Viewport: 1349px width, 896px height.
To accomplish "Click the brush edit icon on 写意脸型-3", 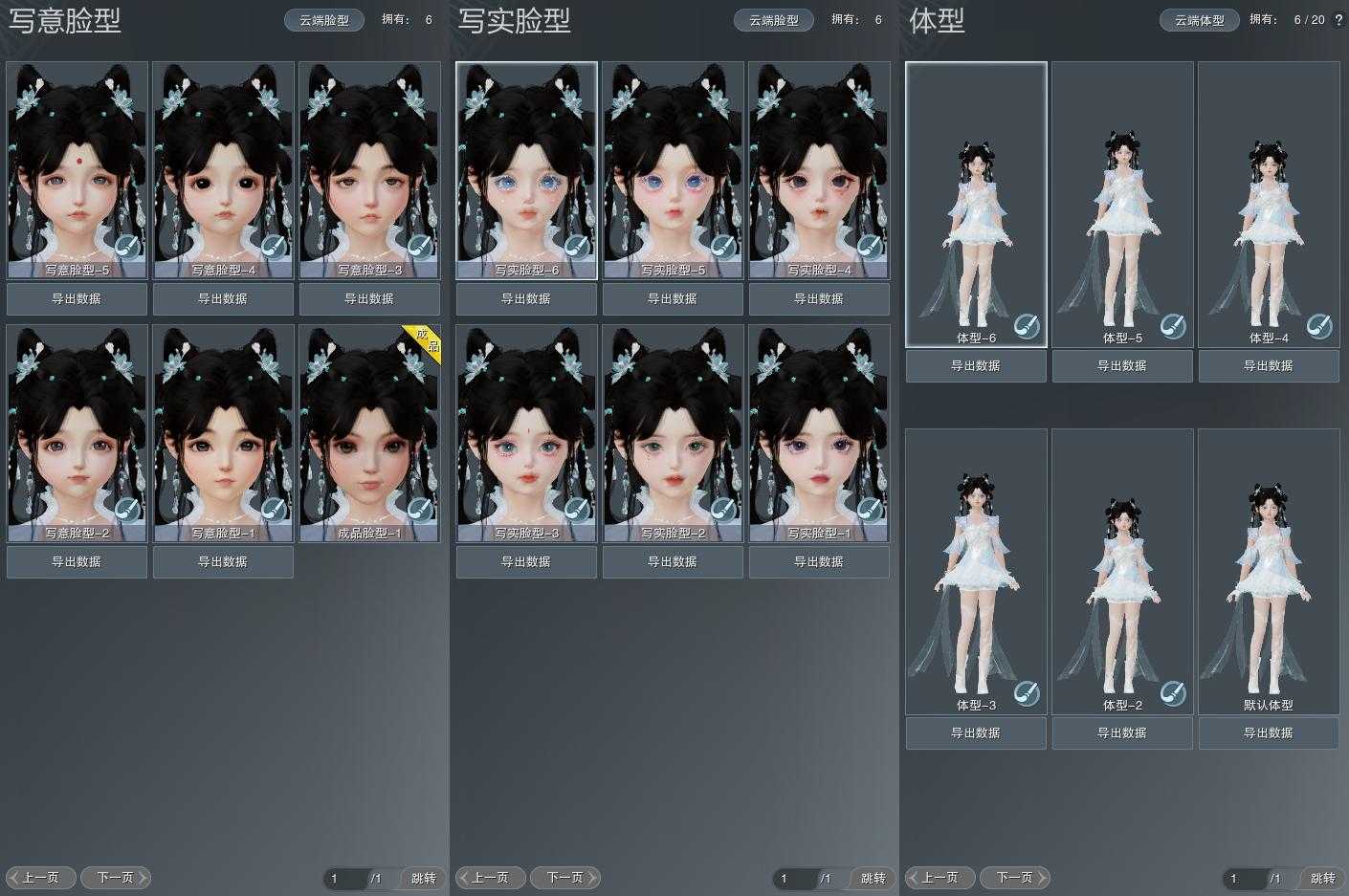I will (420, 247).
